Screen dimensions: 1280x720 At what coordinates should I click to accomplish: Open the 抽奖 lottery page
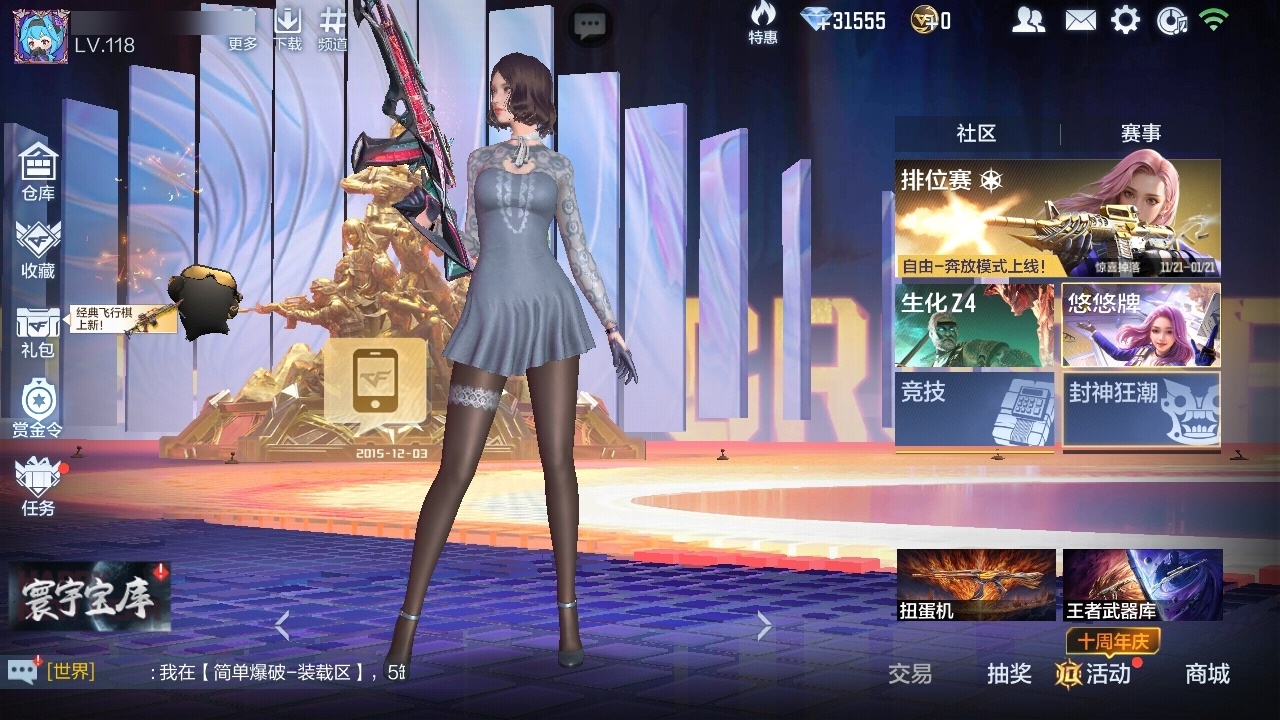tap(1009, 674)
